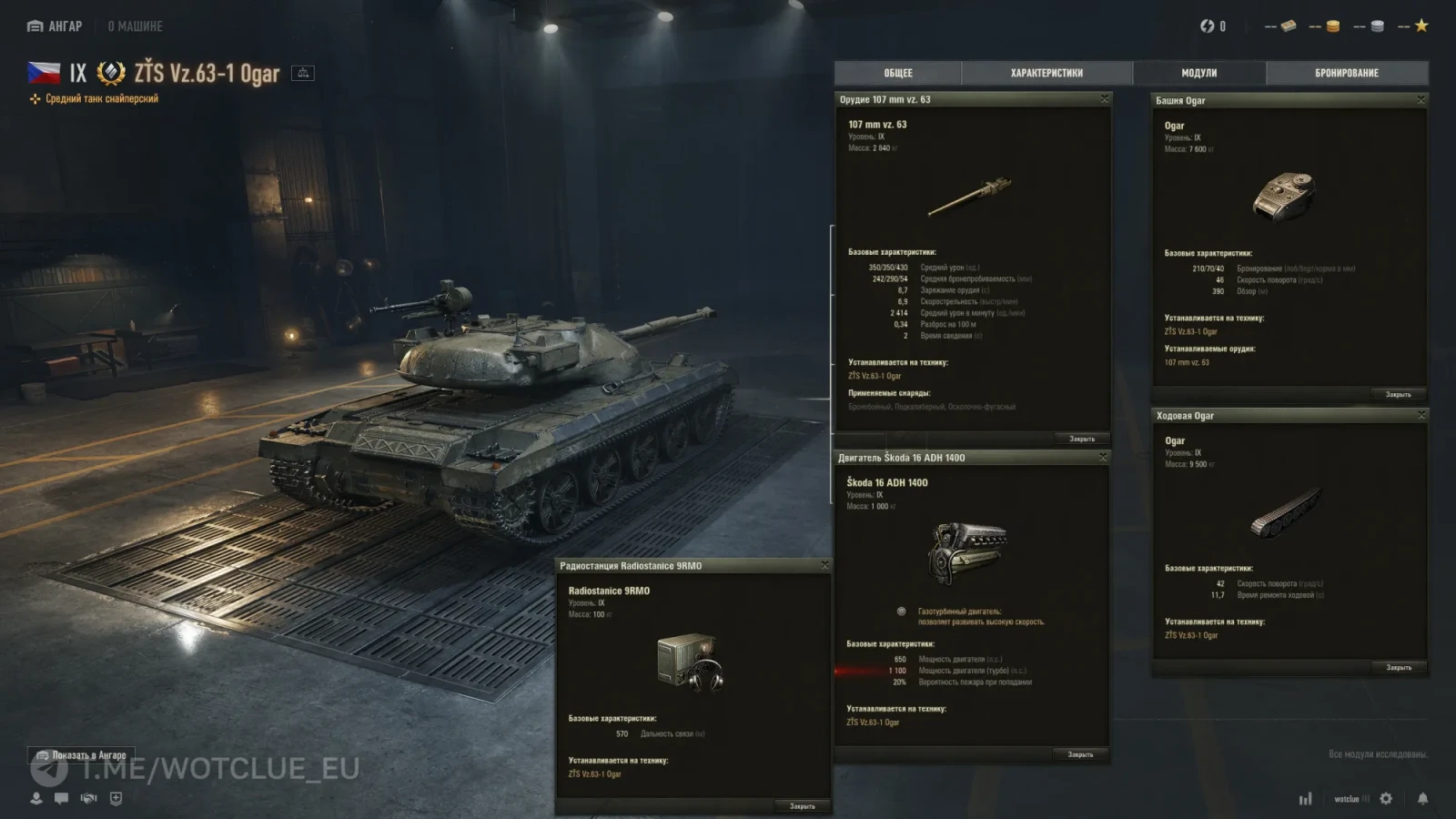Viewport: 1456px width, 819px height.
Task: Click Закрыть in the turret panel
Action: (x=1398, y=395)
